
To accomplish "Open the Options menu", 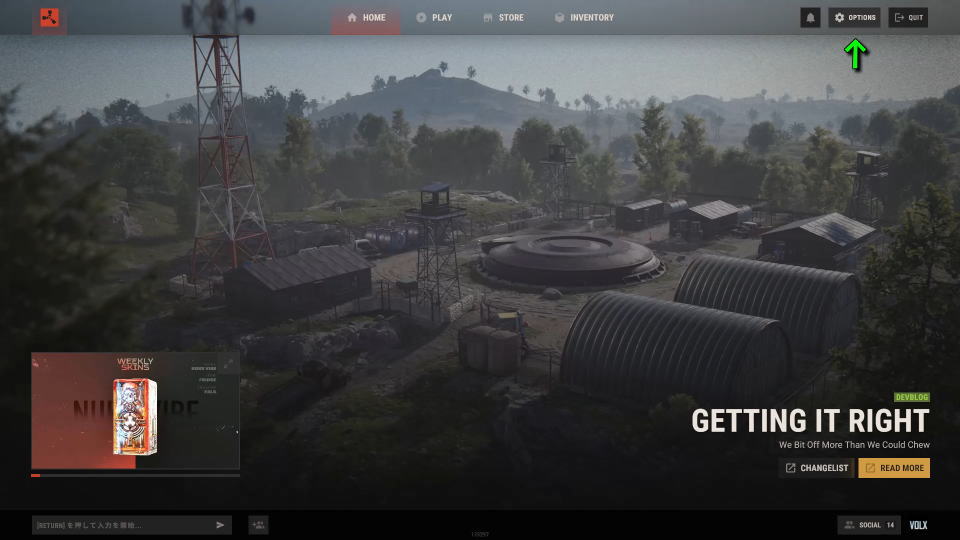I will [855, 18].
